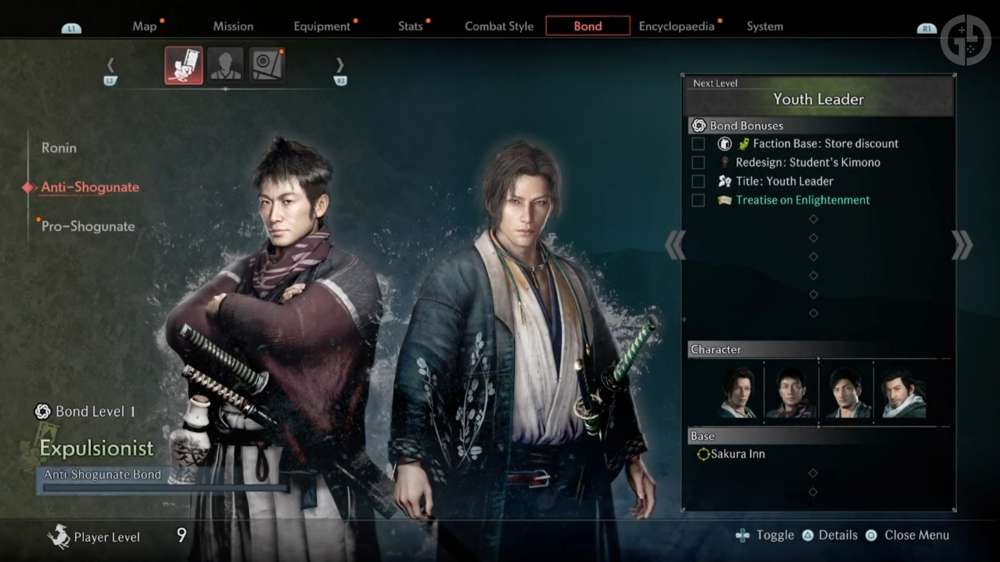Select the first character portrait thumbnail
The width and height of the screenshot is (1000, 562).
739,393
